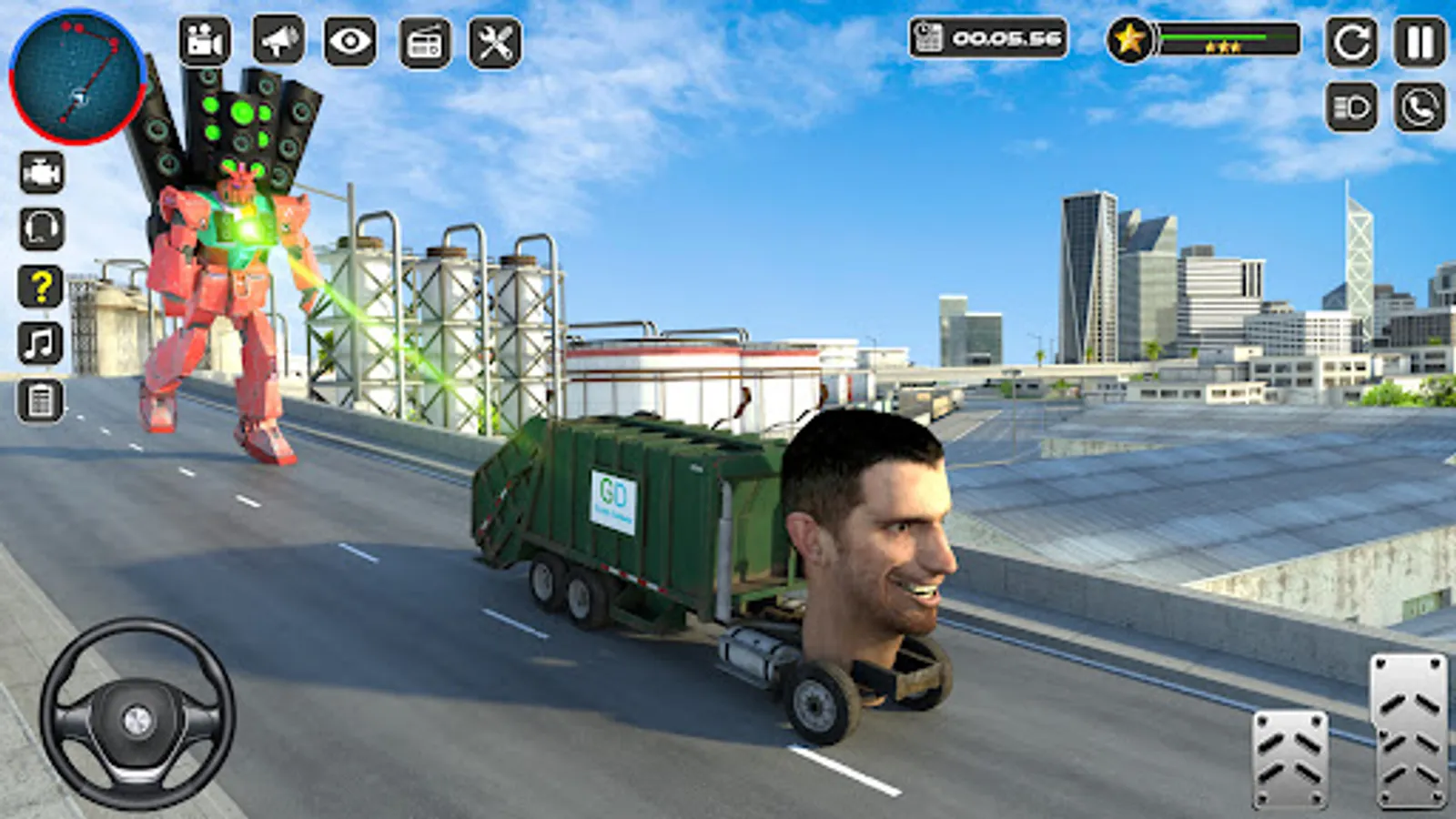Select the eye view icon
This screenshot has width=1456, height=819.
pos(349,40)
